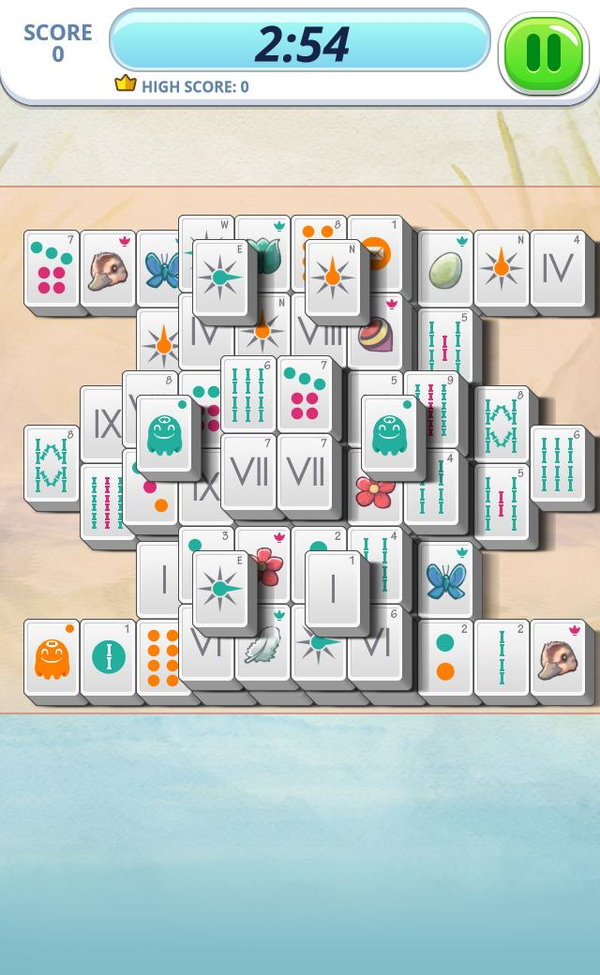Select the teal circle number 1 tile
600x975 pixels.
point(108,658)
